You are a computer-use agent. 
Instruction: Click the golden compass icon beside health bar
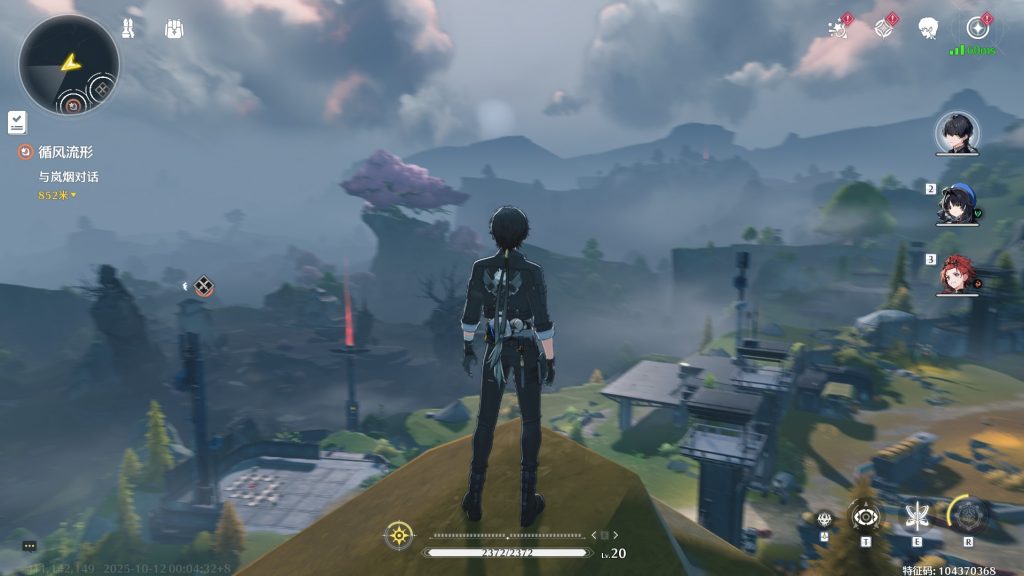tap(398, 535)
